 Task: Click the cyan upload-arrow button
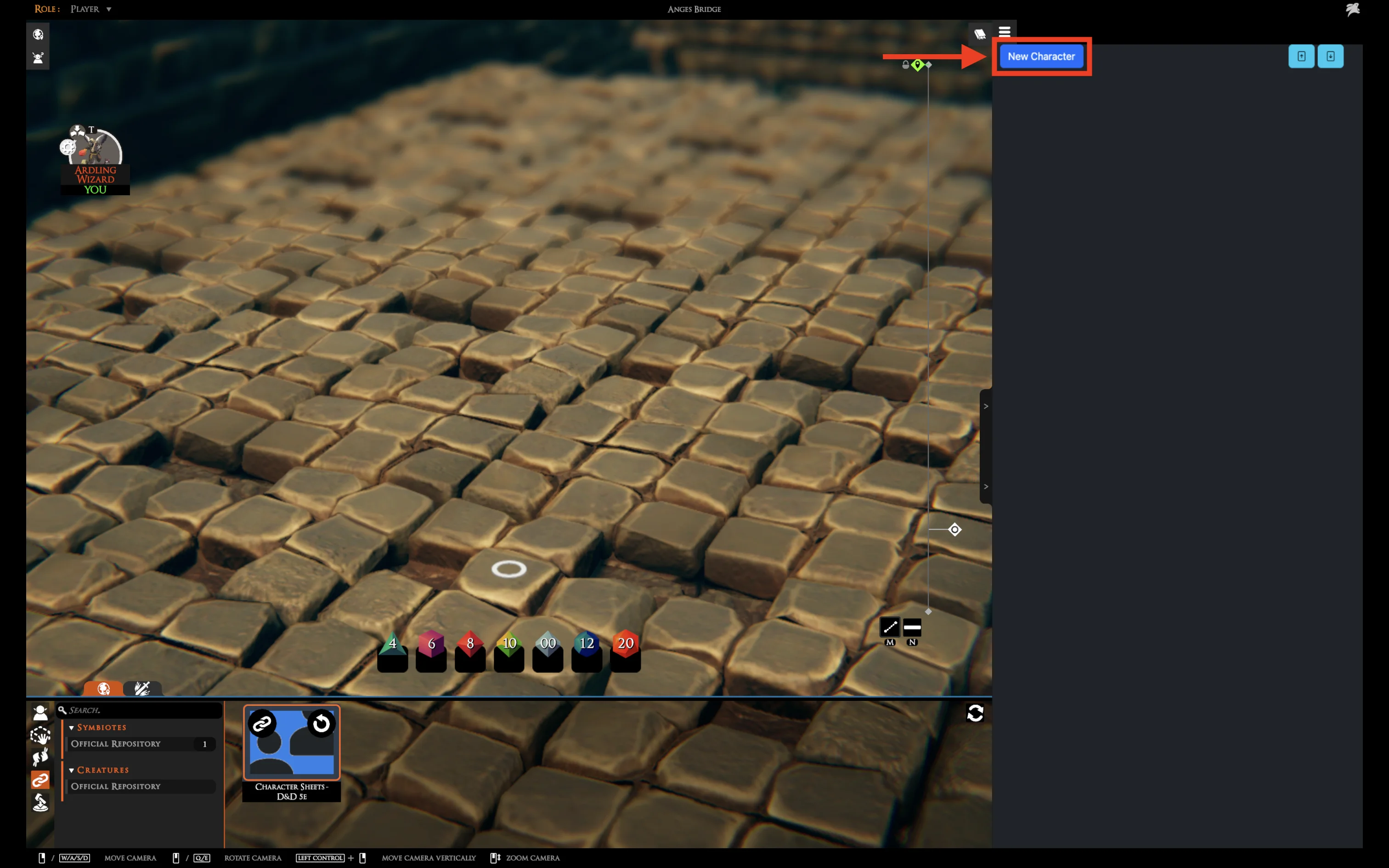point(1301,56)
